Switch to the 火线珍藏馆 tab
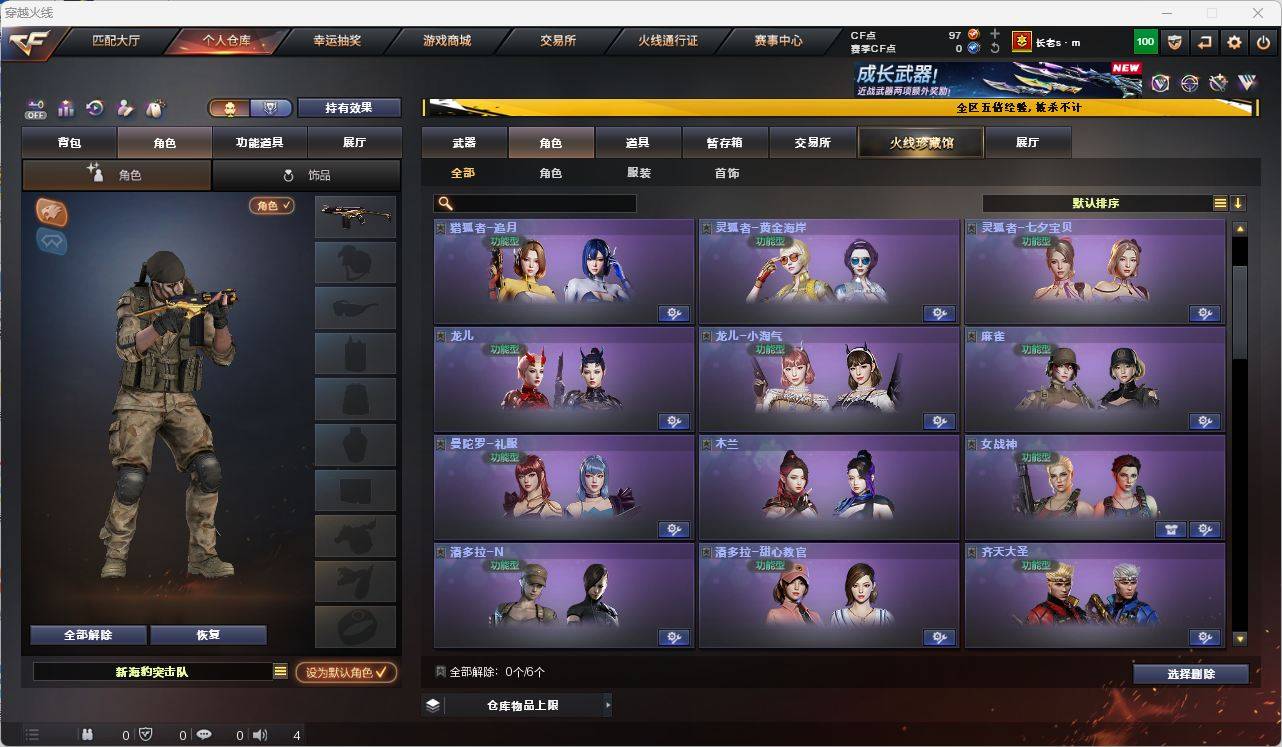Image resolution: width=1282 pixels, height=747 pixels. (x=919, y=142)
